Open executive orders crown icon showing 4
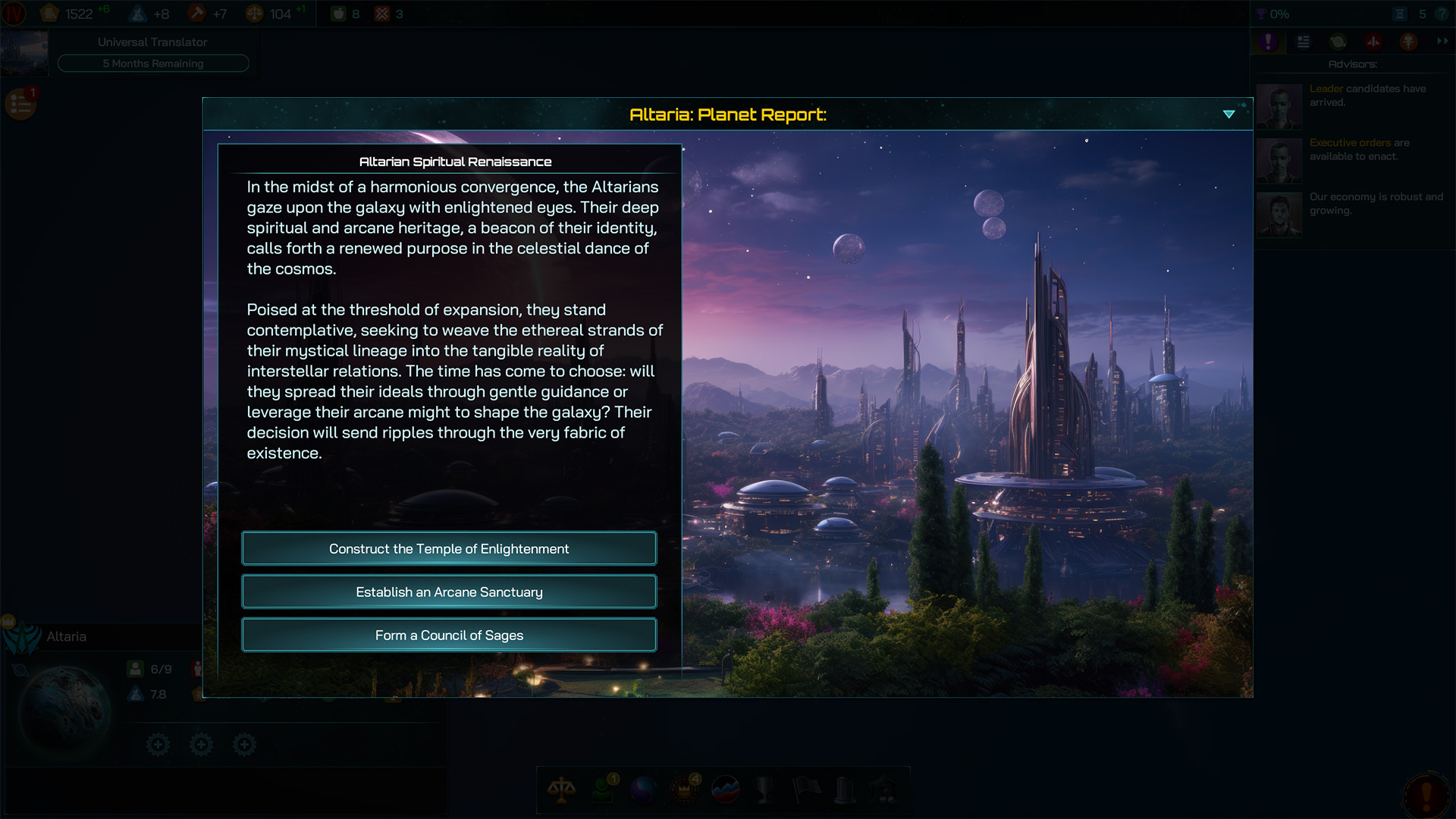The image size is (1456, 819). (682, 790)
